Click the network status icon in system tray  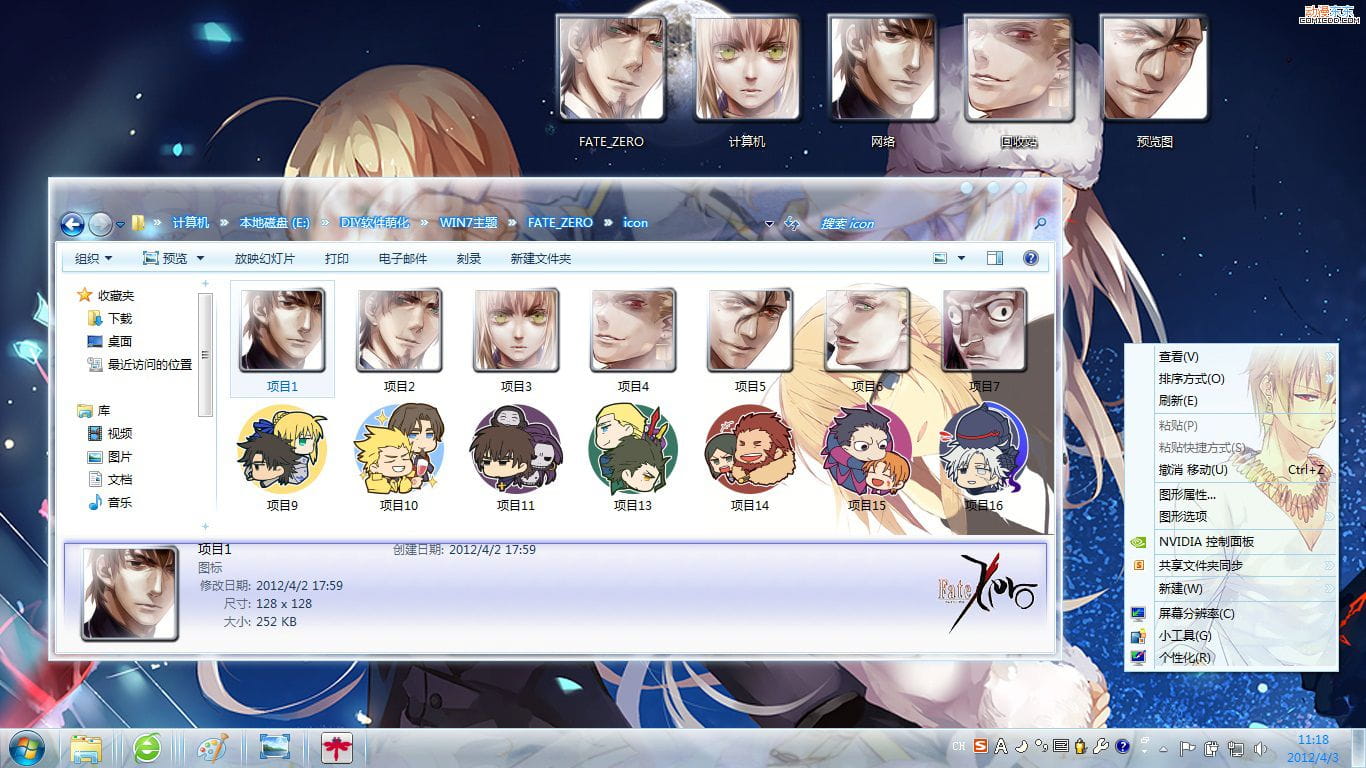1234,747
